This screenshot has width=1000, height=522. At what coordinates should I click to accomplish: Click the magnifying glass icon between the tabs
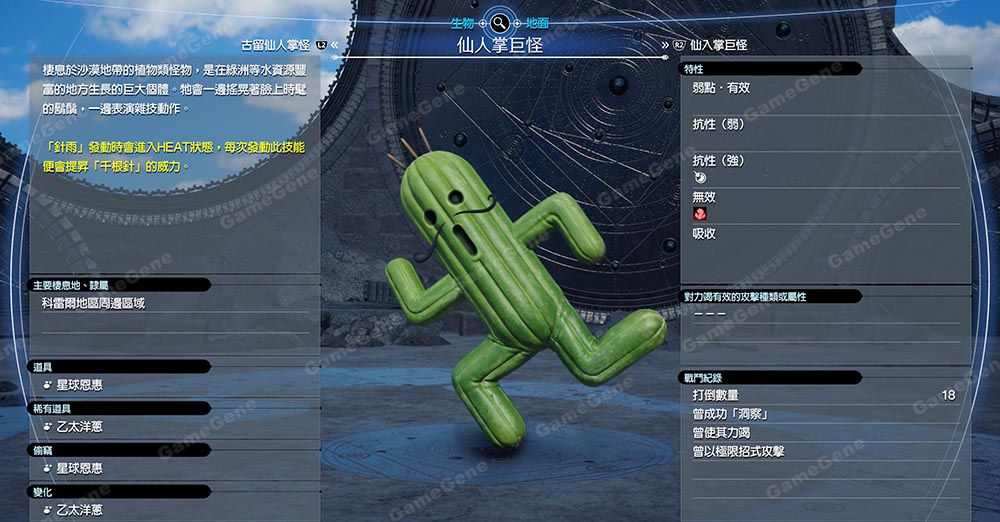tap(499, 22)
